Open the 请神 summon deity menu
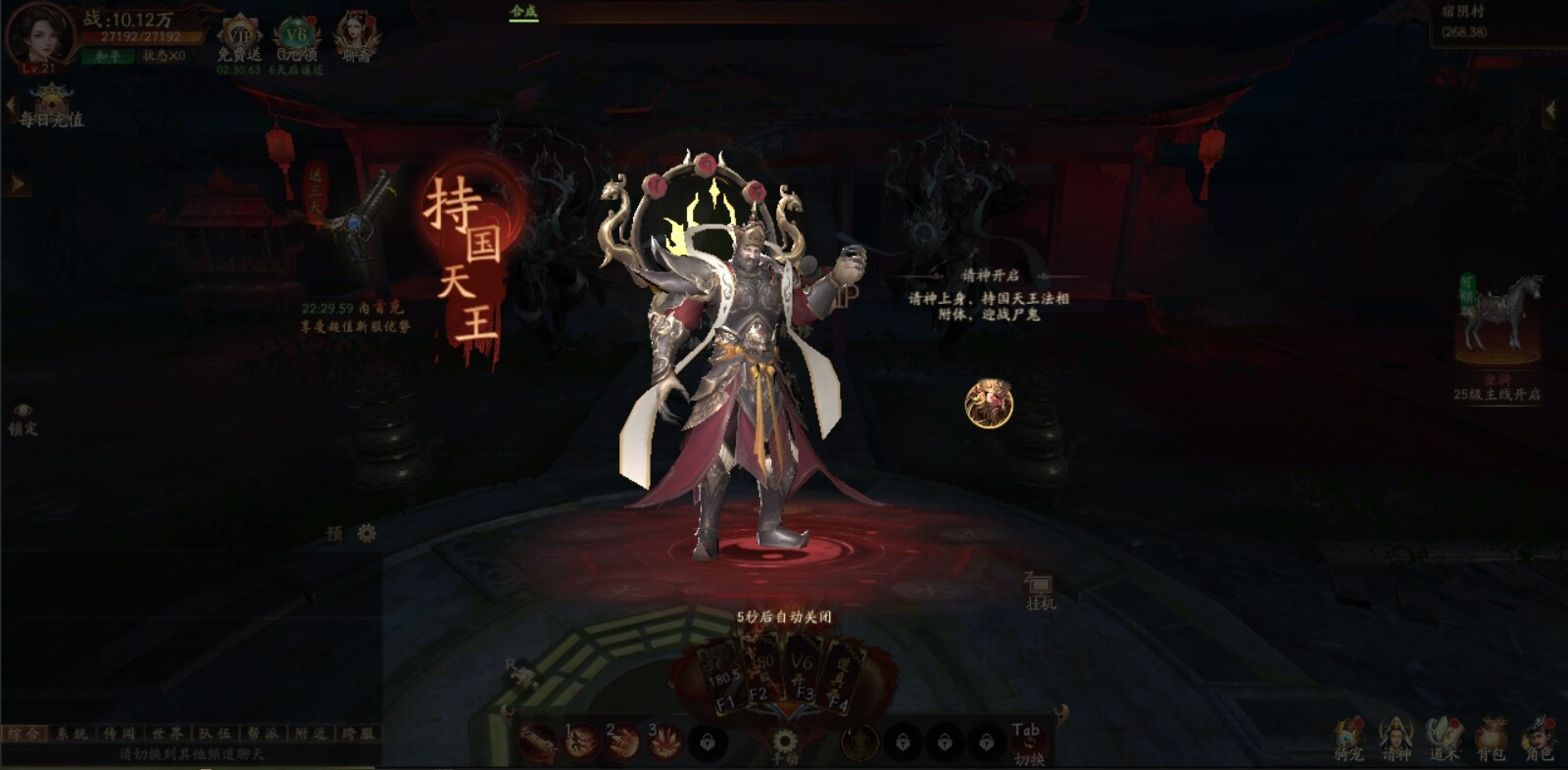The width and height of the screenshot is (1568, 770). pyautogui.click(x=1396, y=740)
